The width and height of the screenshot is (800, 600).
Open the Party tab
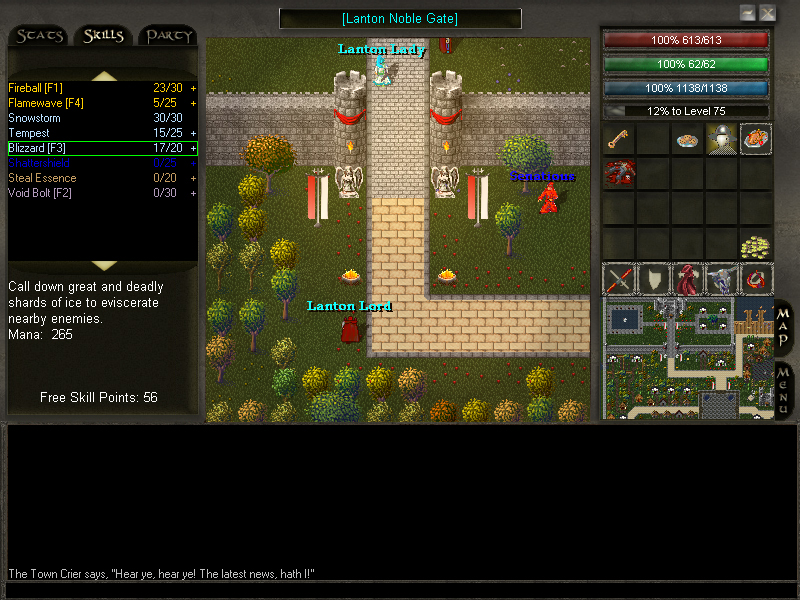(x=169, y=36)
